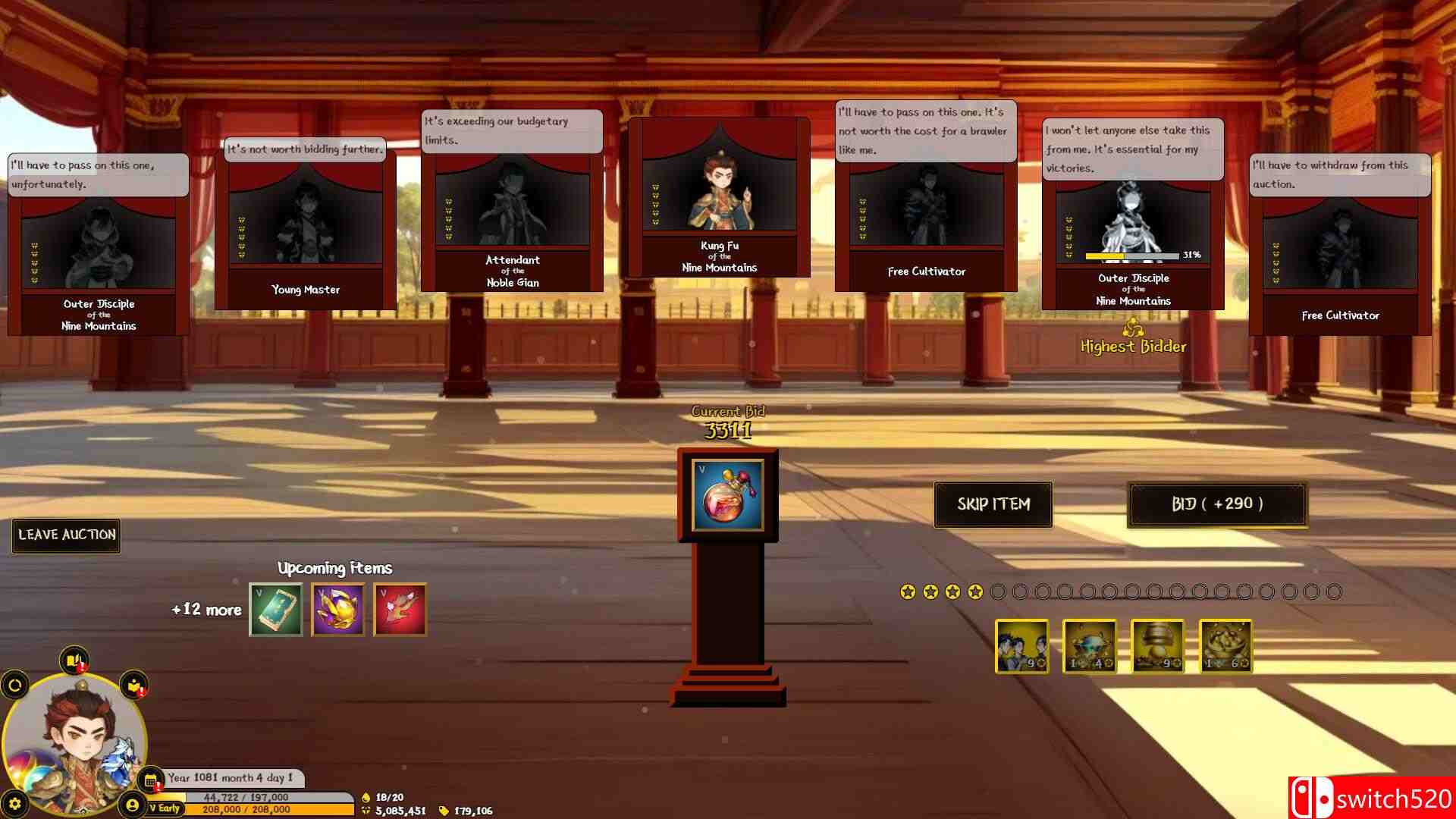Expand the +12 more upcoming items list

point(205,610)
